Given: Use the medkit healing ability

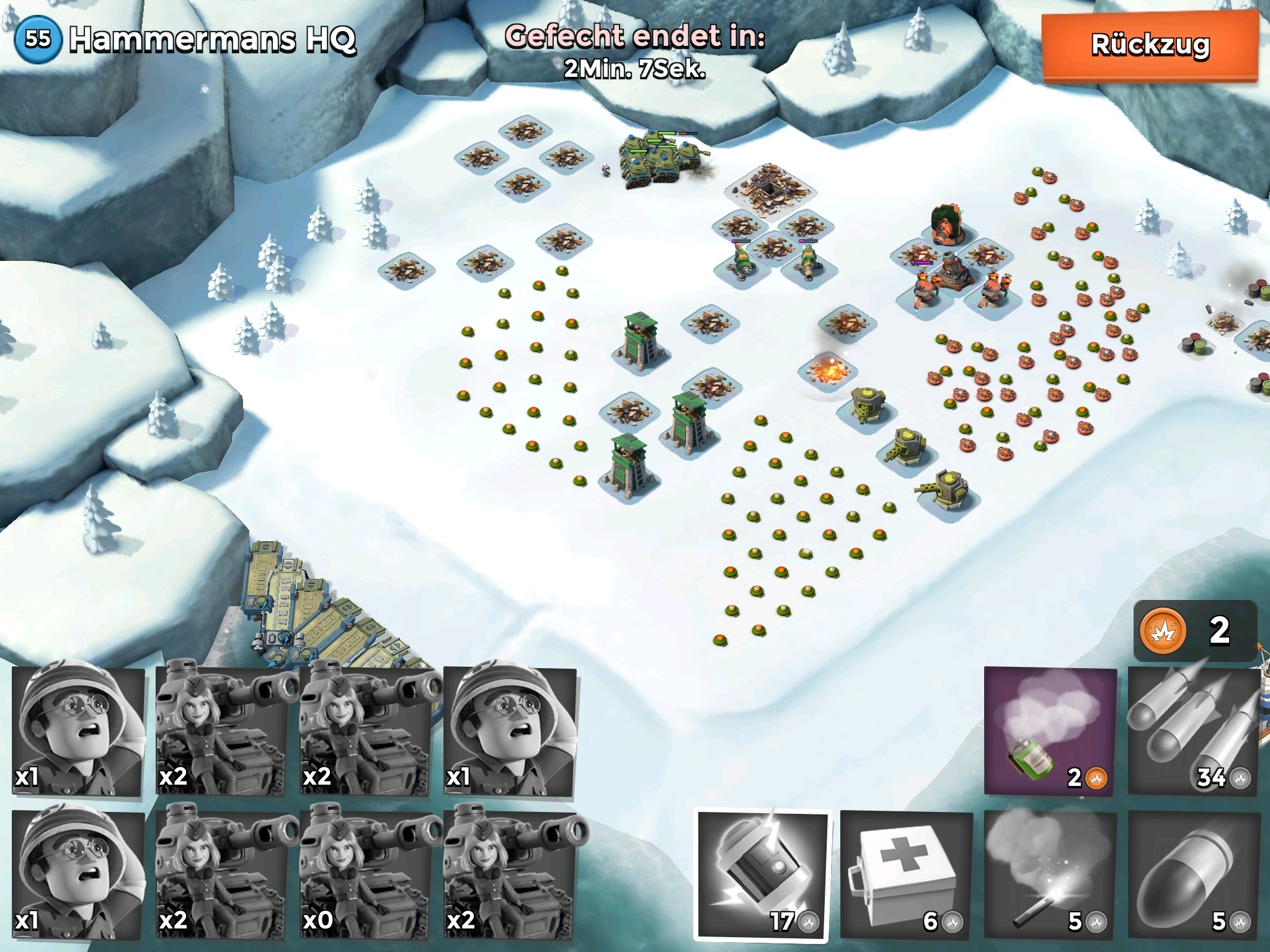Looking at the screenshot, I should [906, 875].
